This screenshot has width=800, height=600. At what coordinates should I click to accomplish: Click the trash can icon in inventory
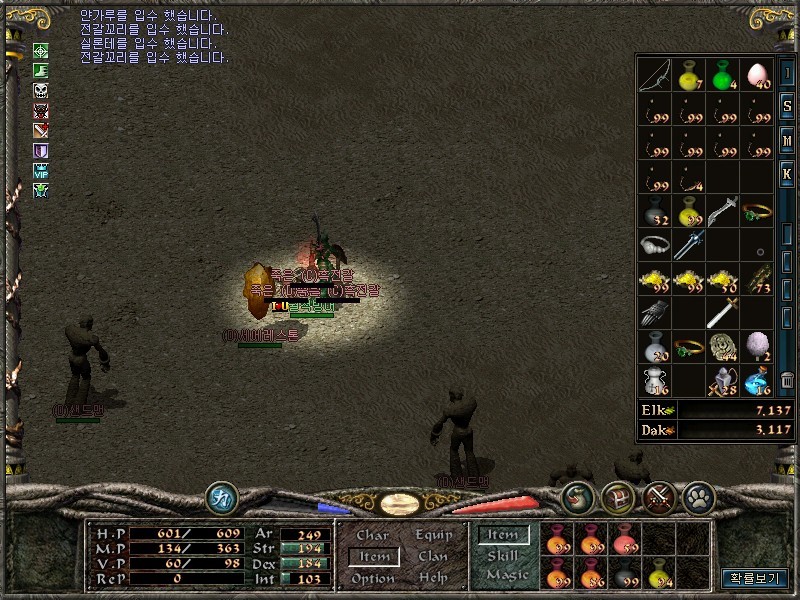pyautogui.click(x=788, y=380)
